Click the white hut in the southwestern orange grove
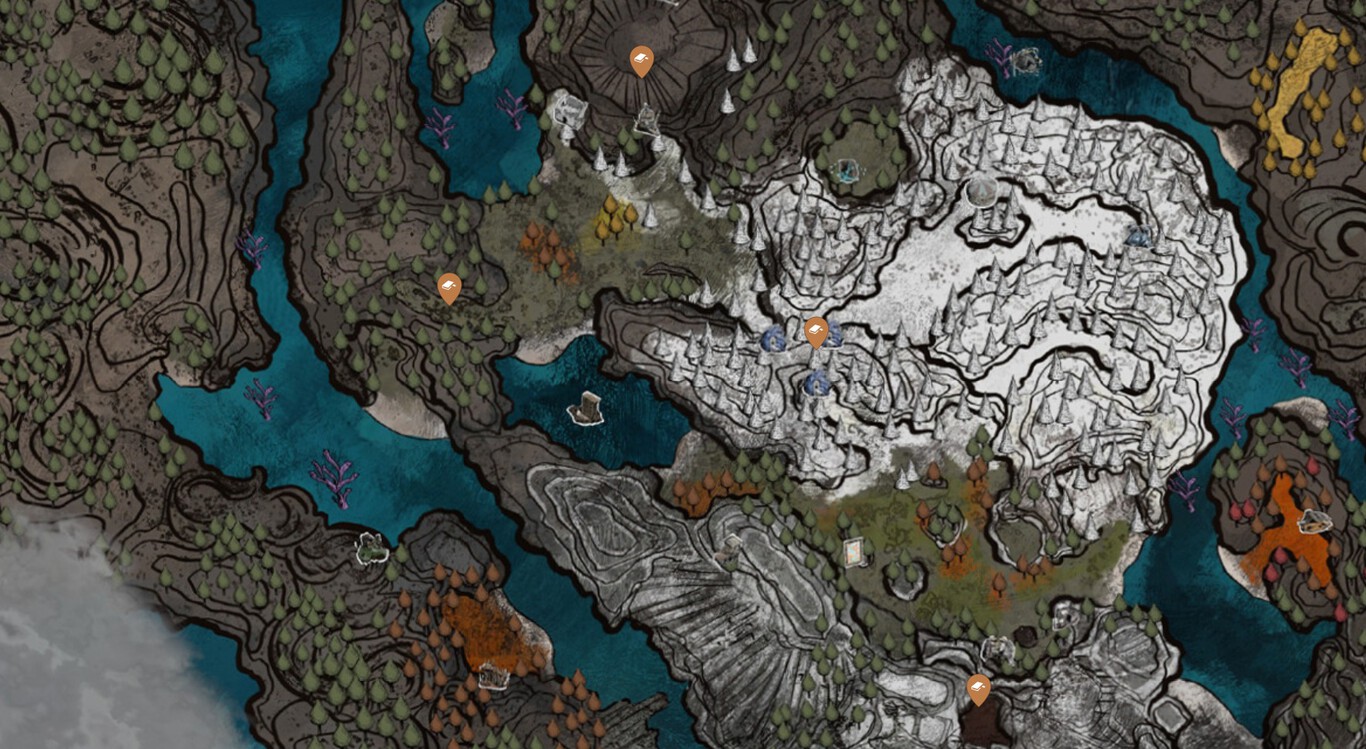The image size is (1366, 749). (491, 678)
